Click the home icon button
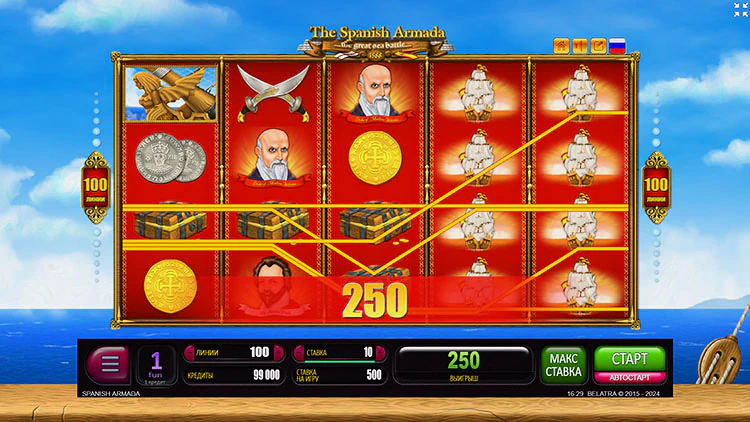The height and width of the screenshot is (422, 750). 561,45
